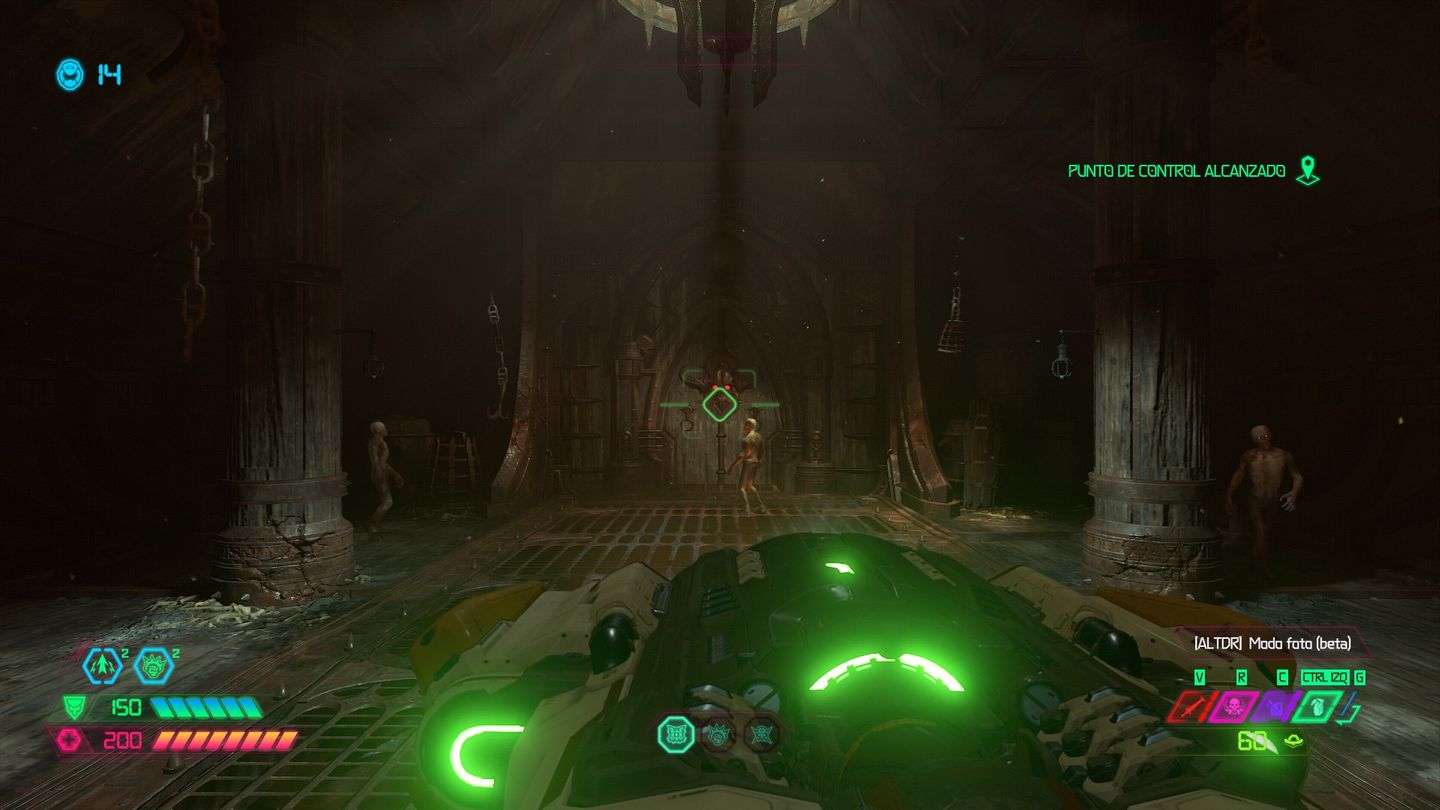Screen dimensions: 1440x810
Task: Click the map marker icon beside the checkpoint text
Action: tap(1308, 170)
